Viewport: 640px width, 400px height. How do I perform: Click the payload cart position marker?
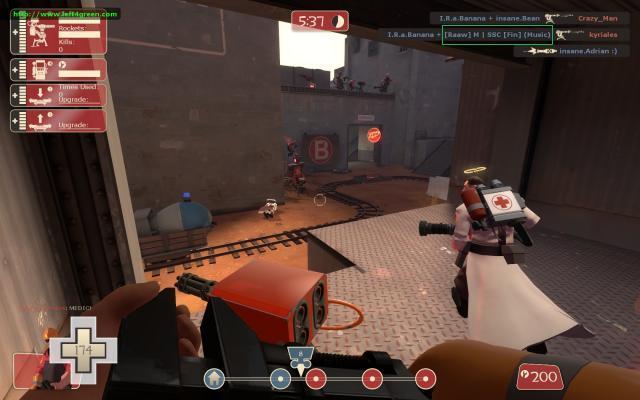(x=299, y=357)
